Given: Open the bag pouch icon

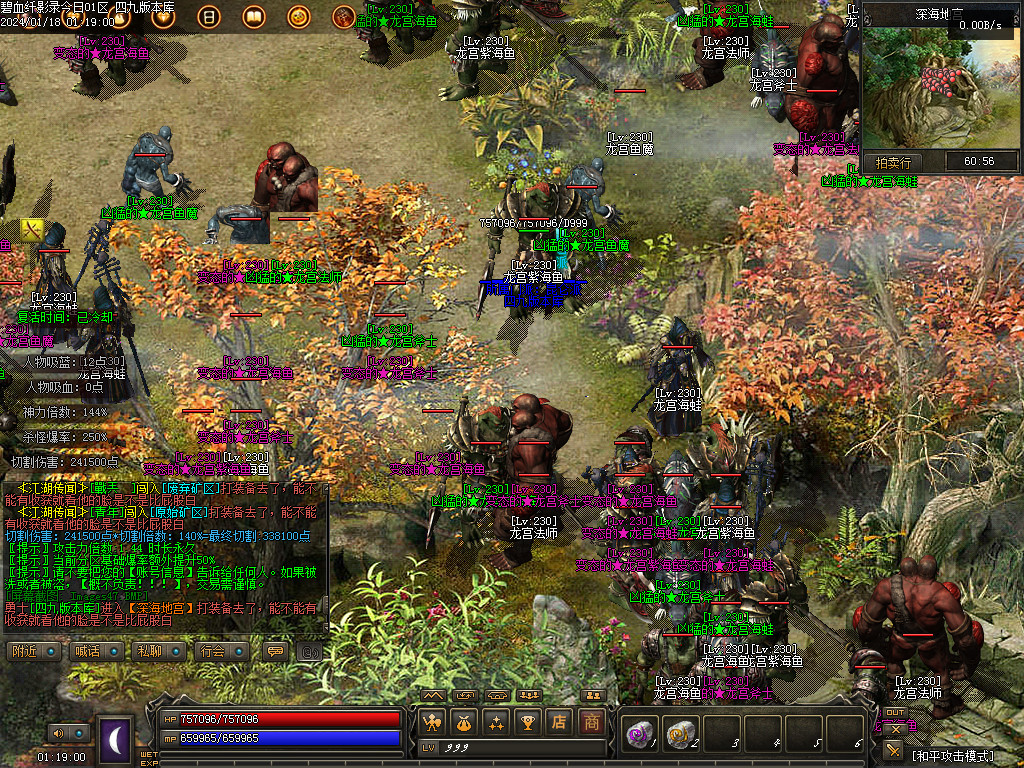Looking at the screenshot, I should point(464,721).
